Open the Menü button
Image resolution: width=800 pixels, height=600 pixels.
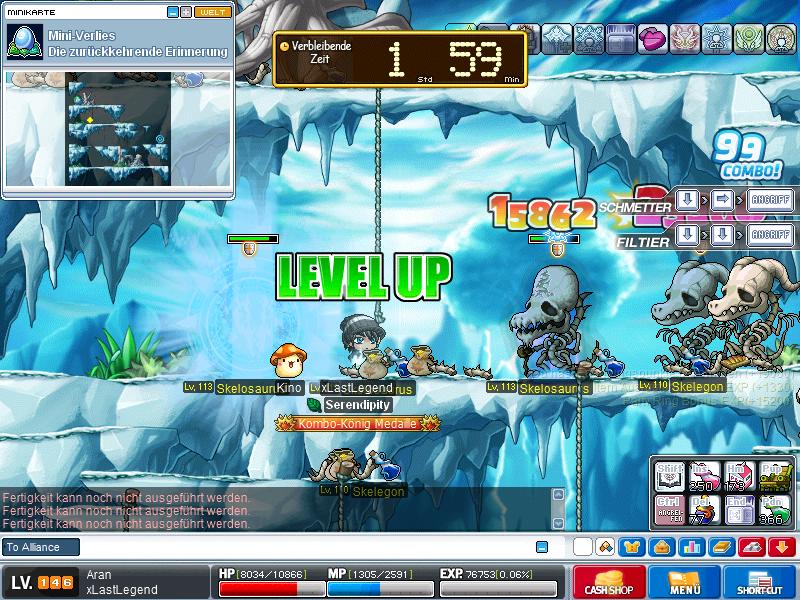(x=685, y=582)
